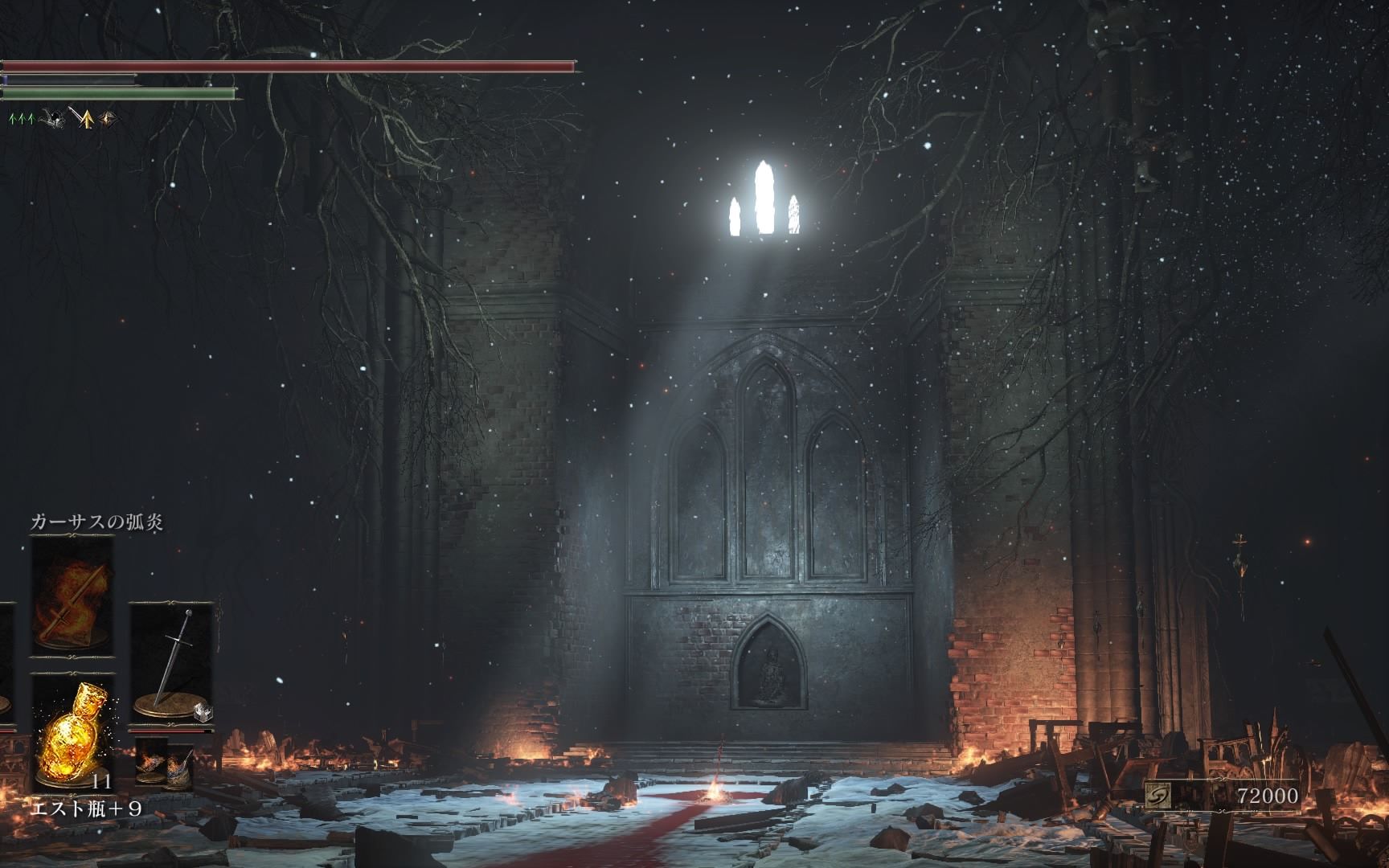The image size is (1389, 868).
Task: Click the sword with gold arrow buff icon
Action: click(x=80, y=119)
